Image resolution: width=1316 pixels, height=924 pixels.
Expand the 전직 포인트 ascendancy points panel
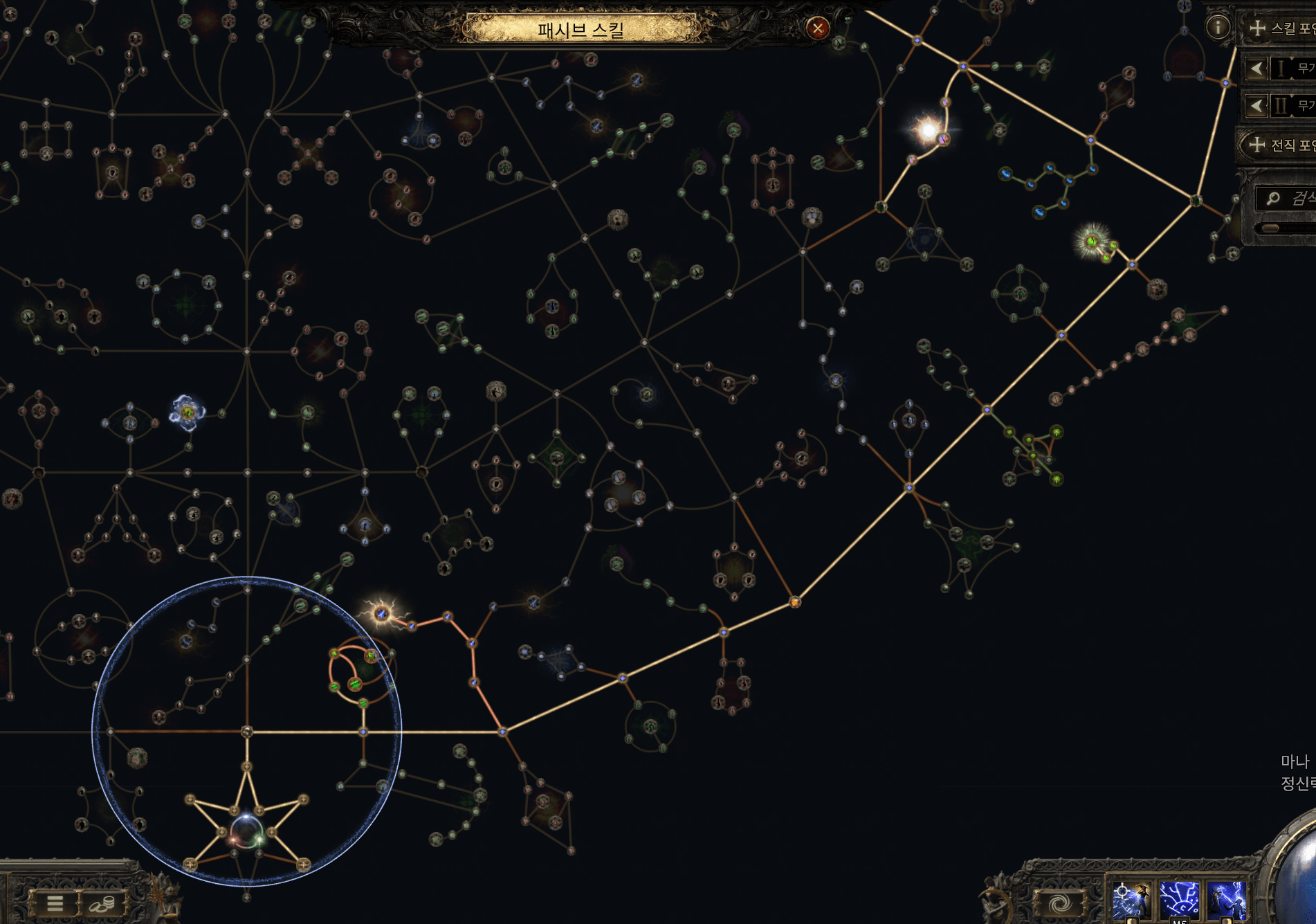(1256, 145)
